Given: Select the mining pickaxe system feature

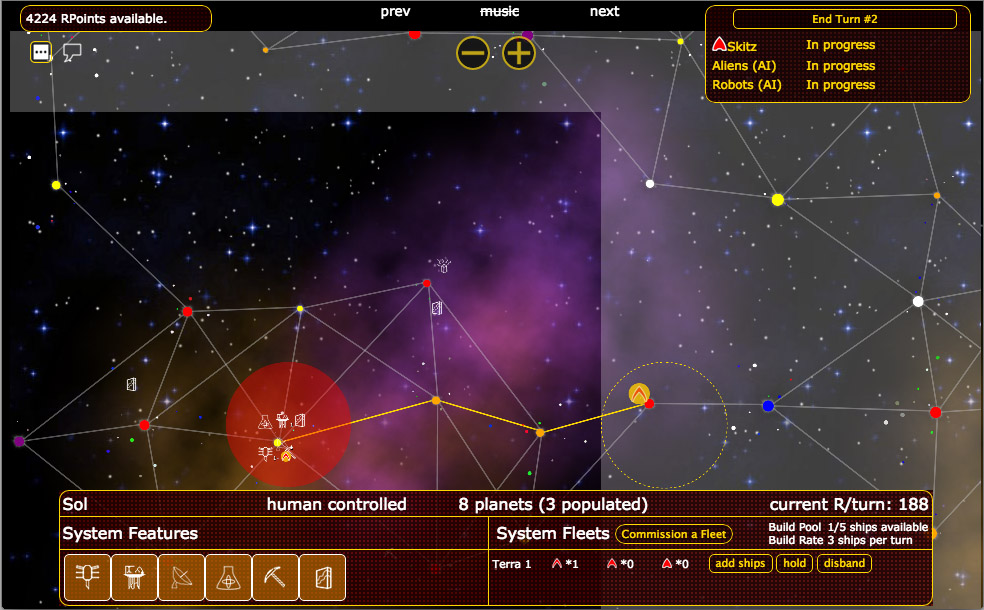Looking at the screenshot, I should (275, 577).
